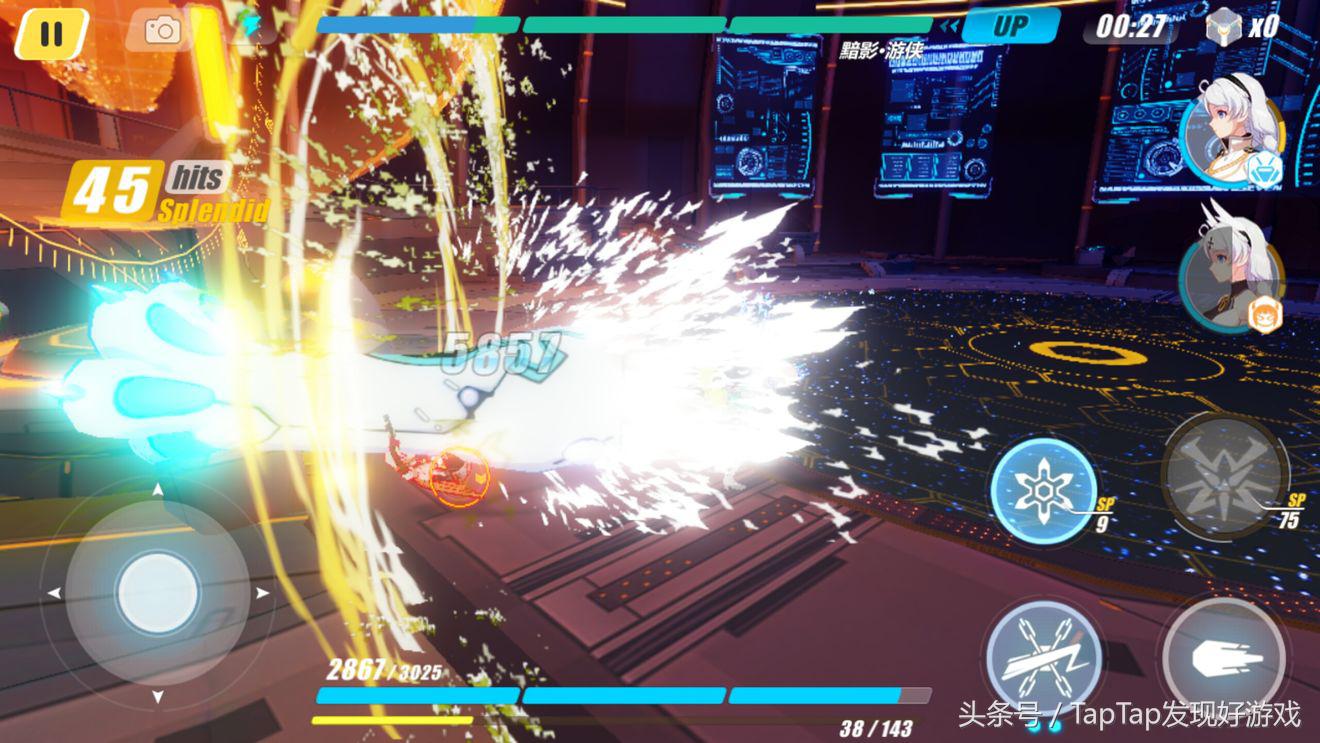Click the joystick's down arrow
This screenshot has width=1320, height=743.
pos(158,696)
